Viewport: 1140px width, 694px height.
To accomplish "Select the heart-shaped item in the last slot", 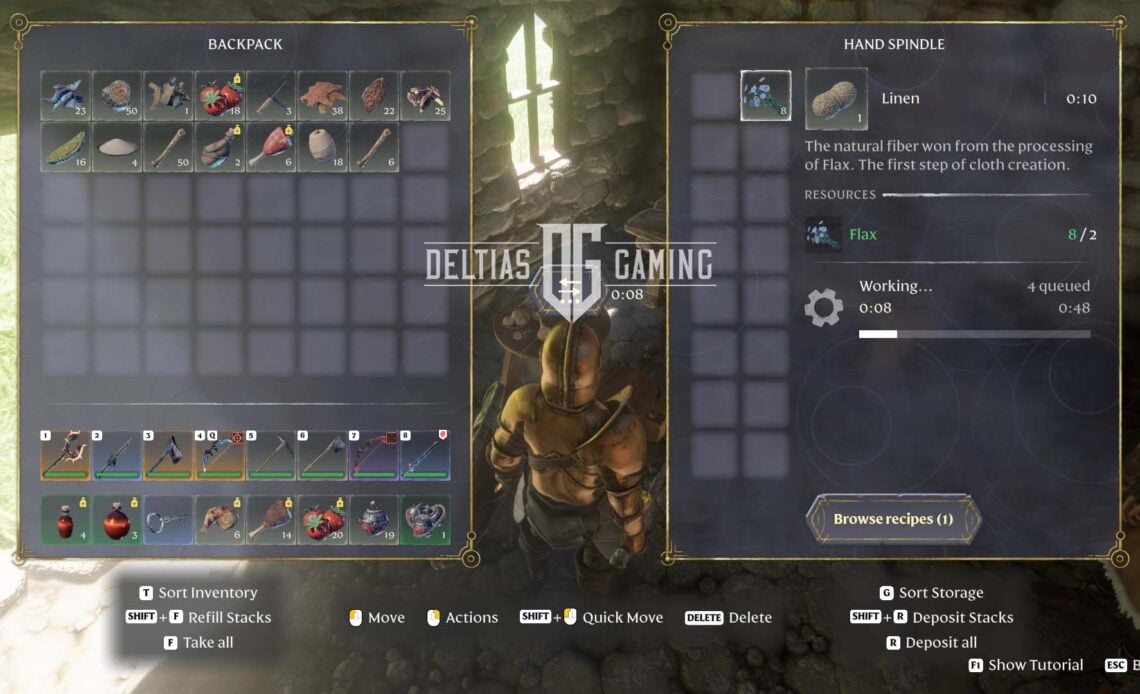I will 424,520.
